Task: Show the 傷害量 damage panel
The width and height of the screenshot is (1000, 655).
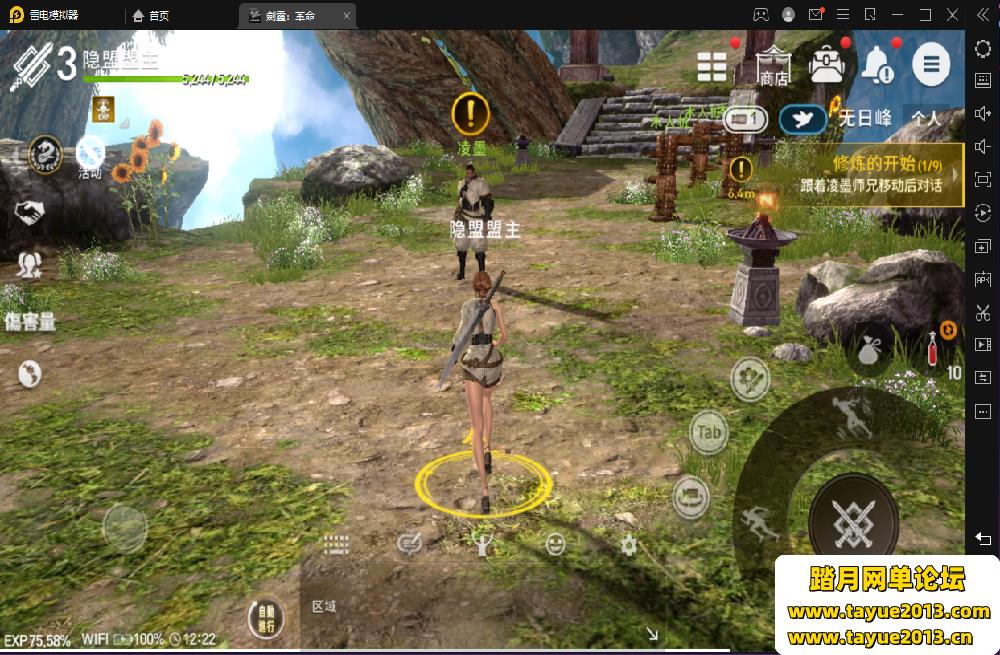Action: [x=30, y=321]
